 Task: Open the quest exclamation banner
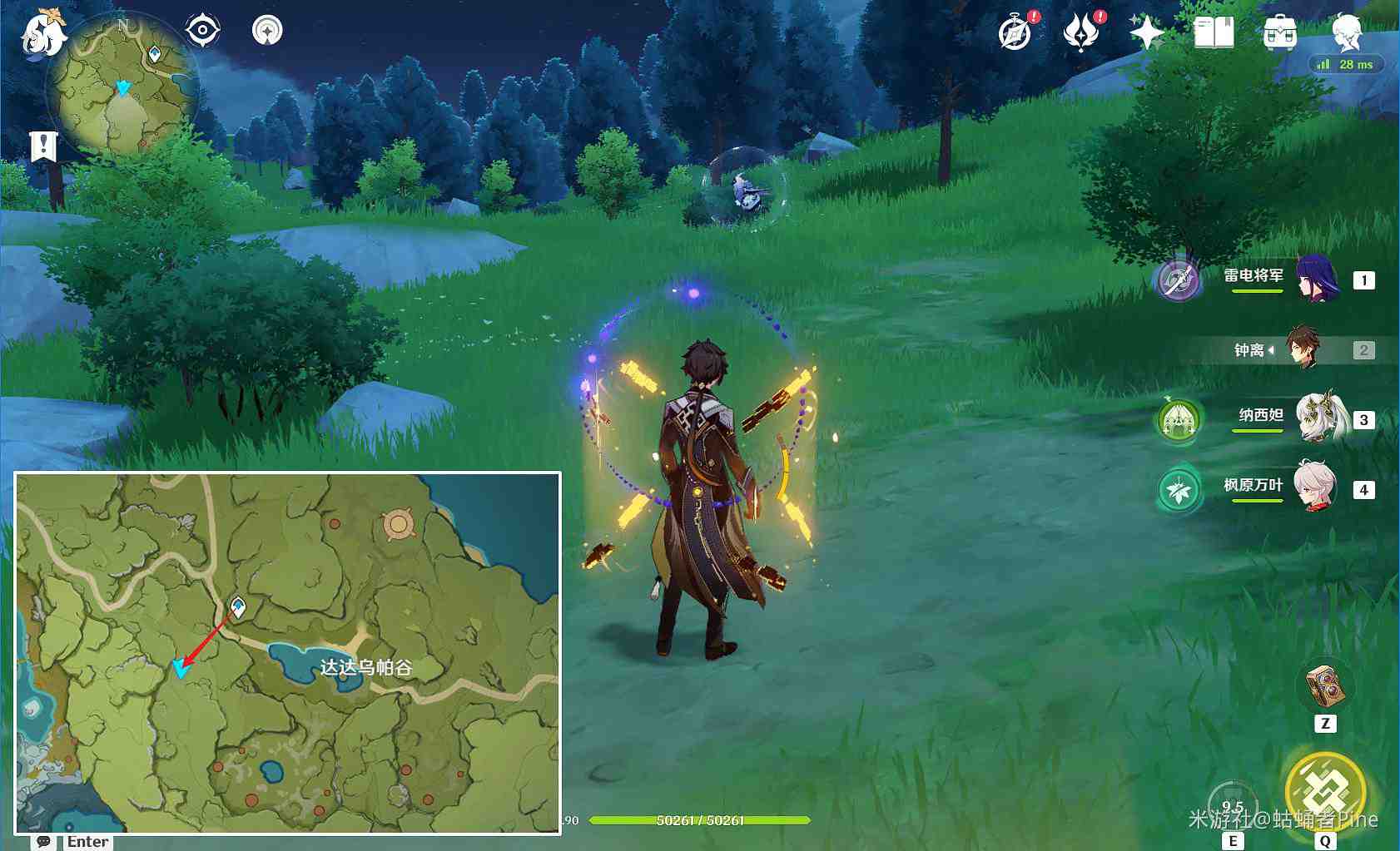43,147
